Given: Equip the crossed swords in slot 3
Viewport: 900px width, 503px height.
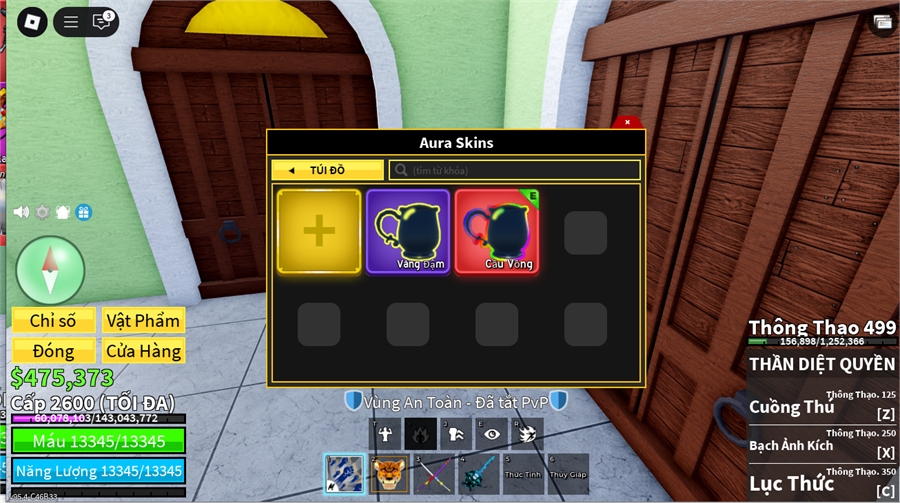Looking at the screenshot, I should [434, 473].
